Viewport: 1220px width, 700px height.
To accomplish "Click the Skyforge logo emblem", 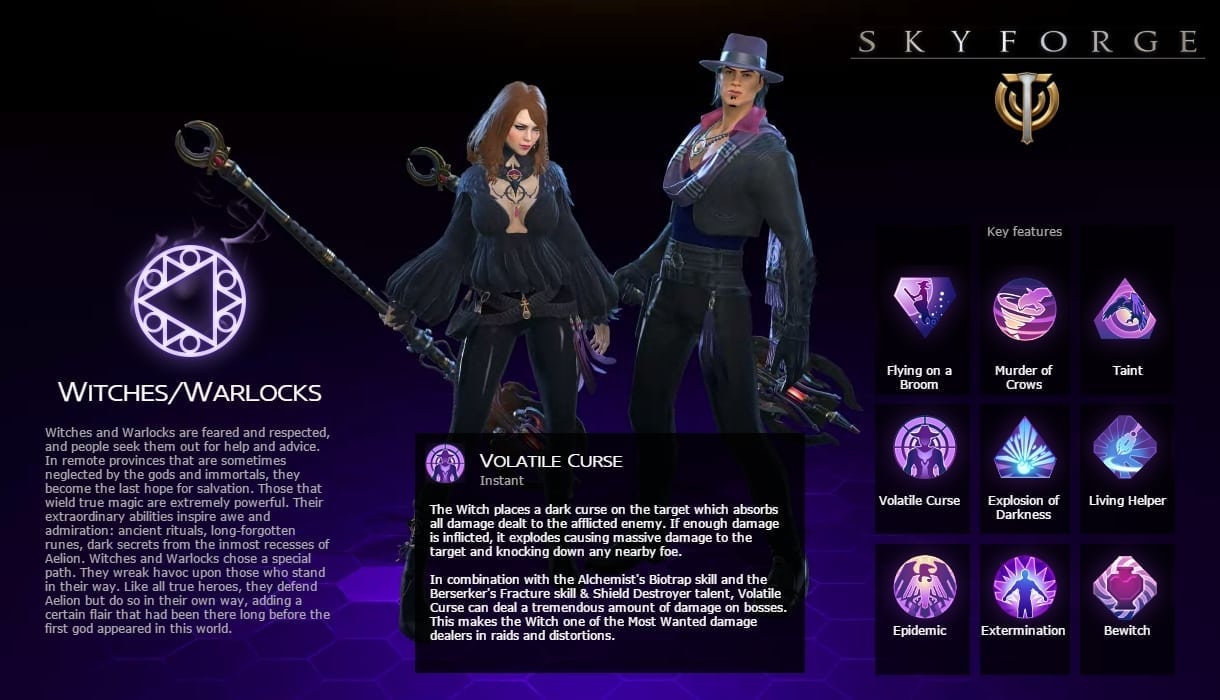I will click(1026, 105).
